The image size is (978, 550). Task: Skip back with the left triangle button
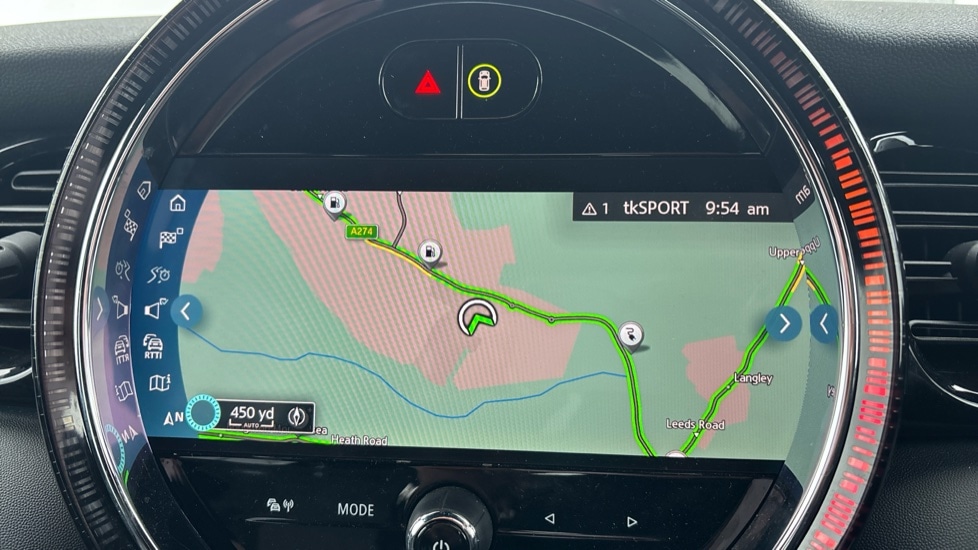pos(548,519)
